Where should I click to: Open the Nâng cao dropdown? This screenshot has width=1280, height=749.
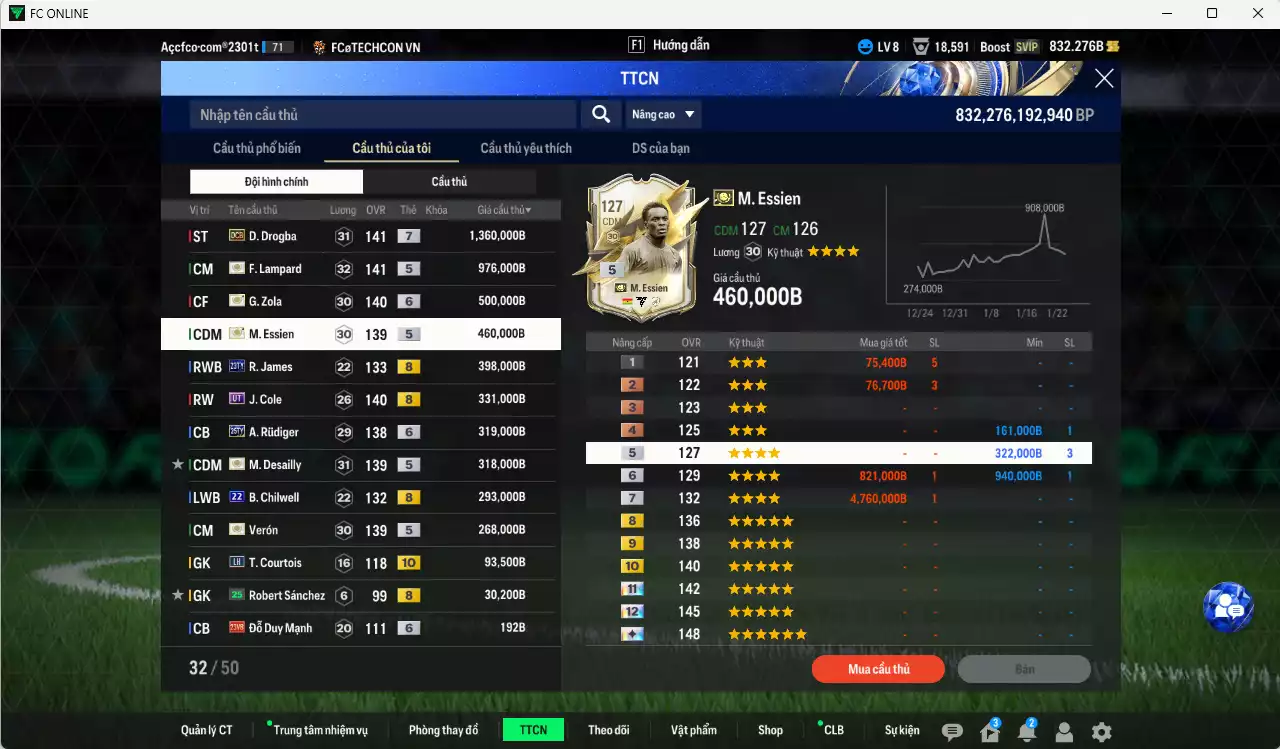tap(663, 114)
